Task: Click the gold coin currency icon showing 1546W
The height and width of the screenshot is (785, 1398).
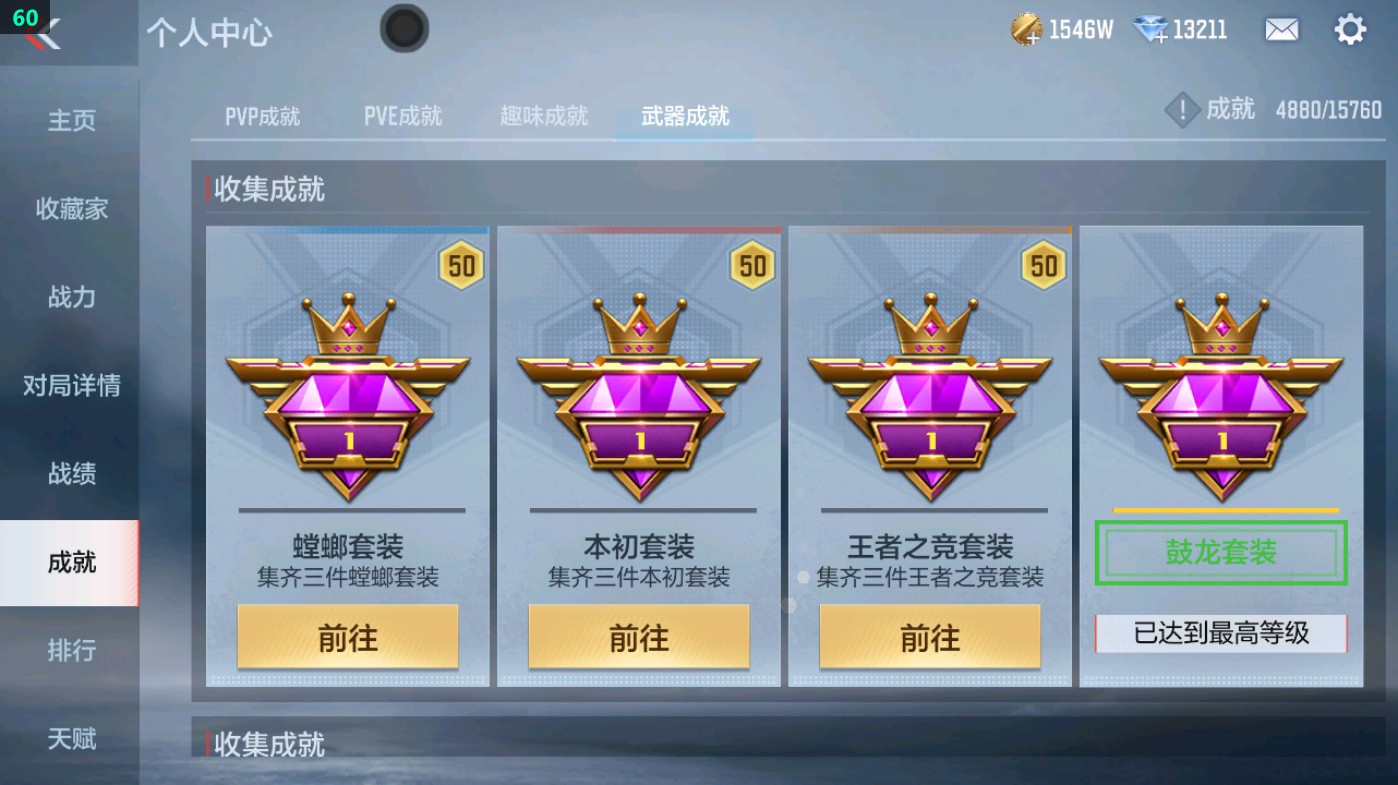Action: point(1026,29)
